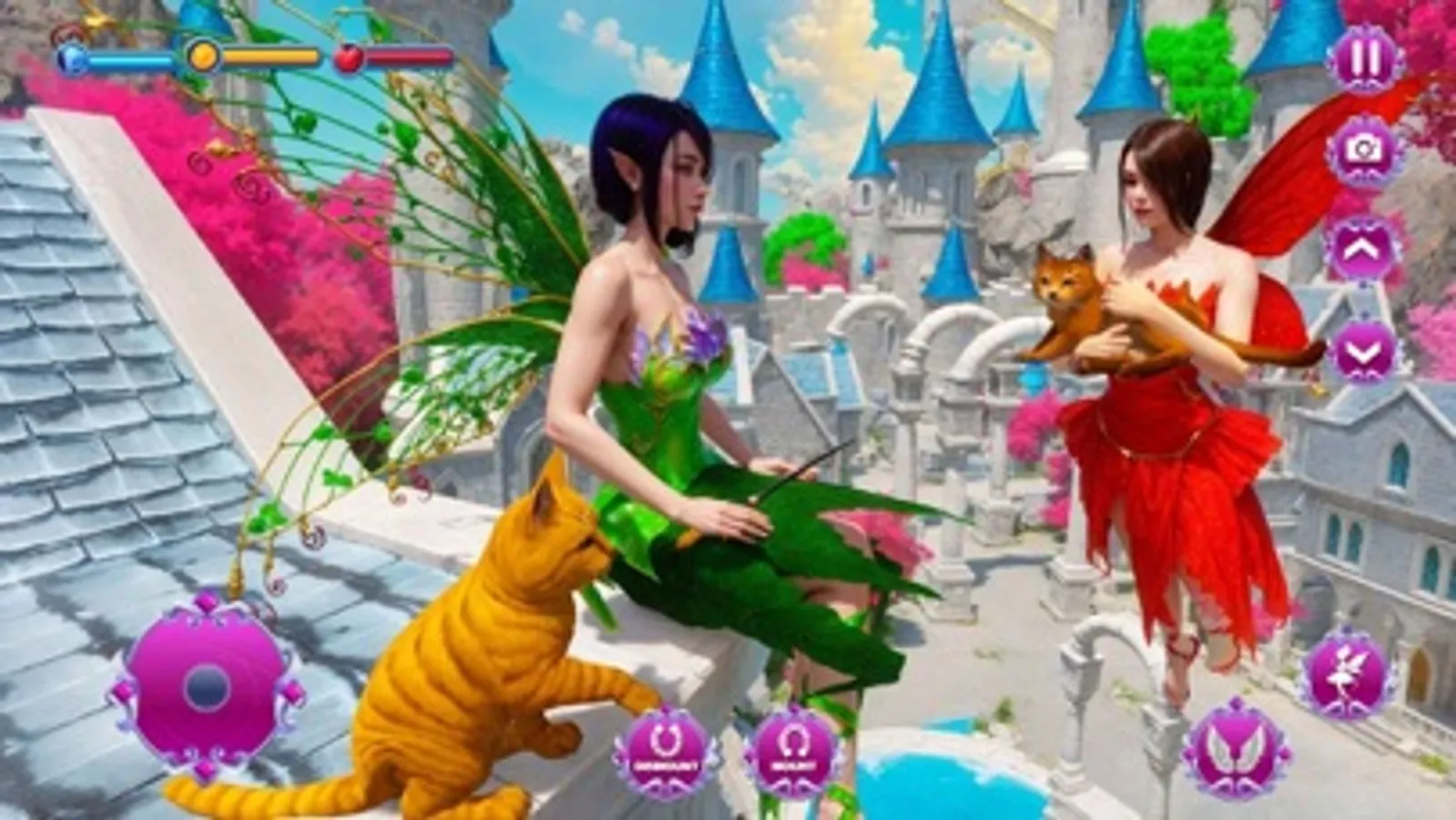
Task: Tap the heart icon on the health bar
Action: pyautogui.click(x=349, y=56)
